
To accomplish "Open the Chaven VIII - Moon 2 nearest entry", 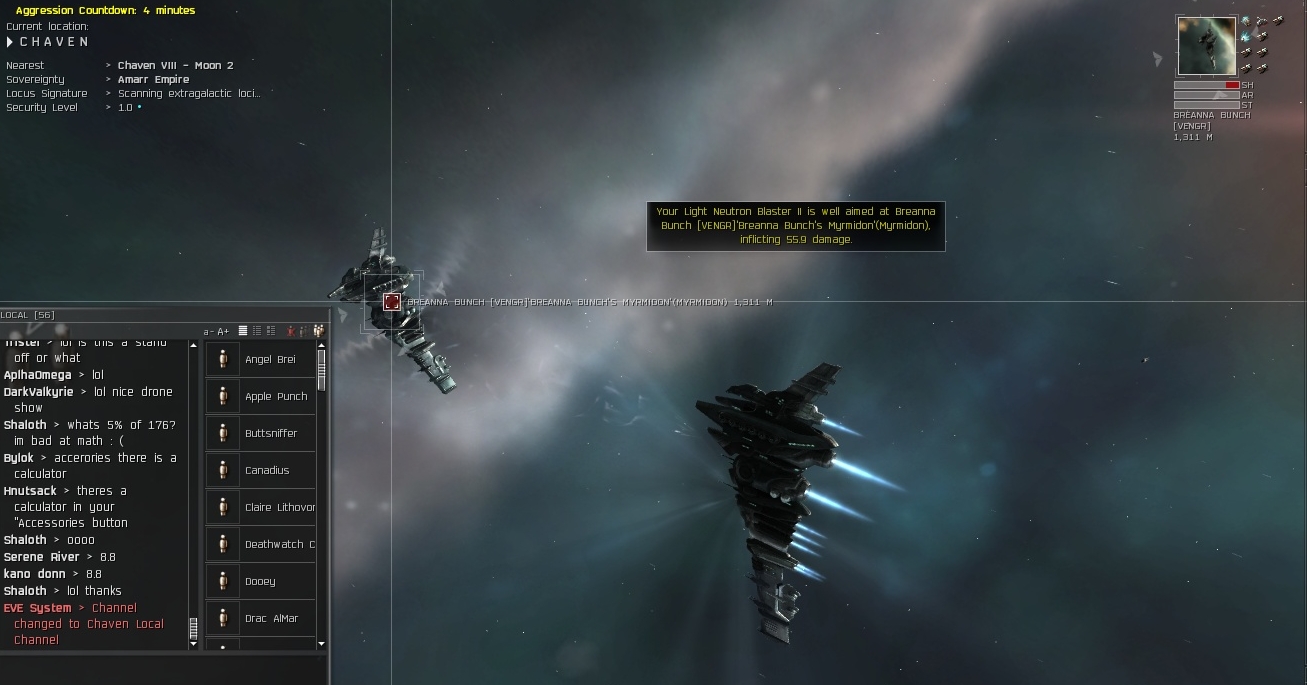I will pos(175,66).
